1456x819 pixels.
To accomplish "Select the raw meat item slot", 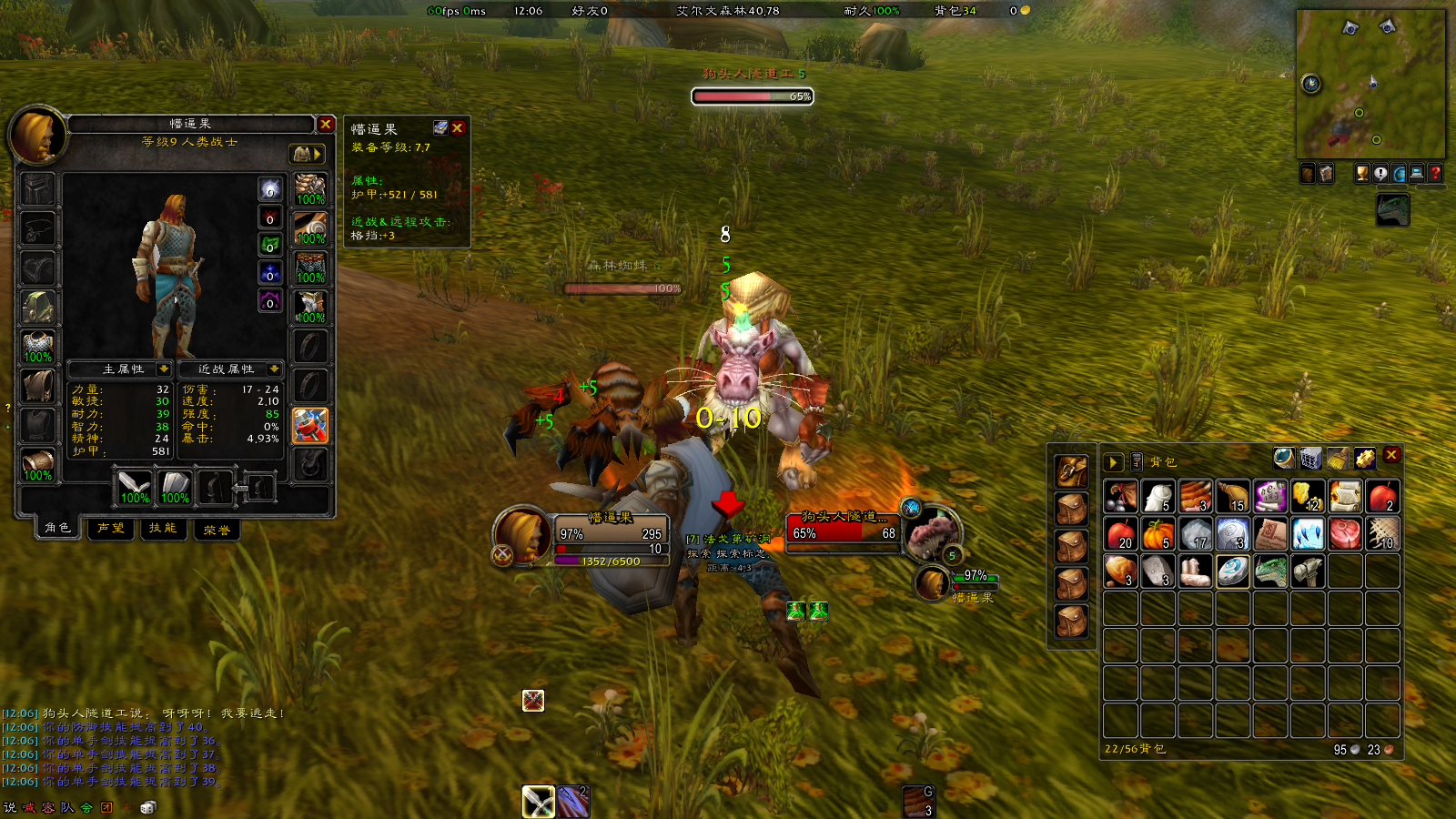I will (x=1345, y=534).
